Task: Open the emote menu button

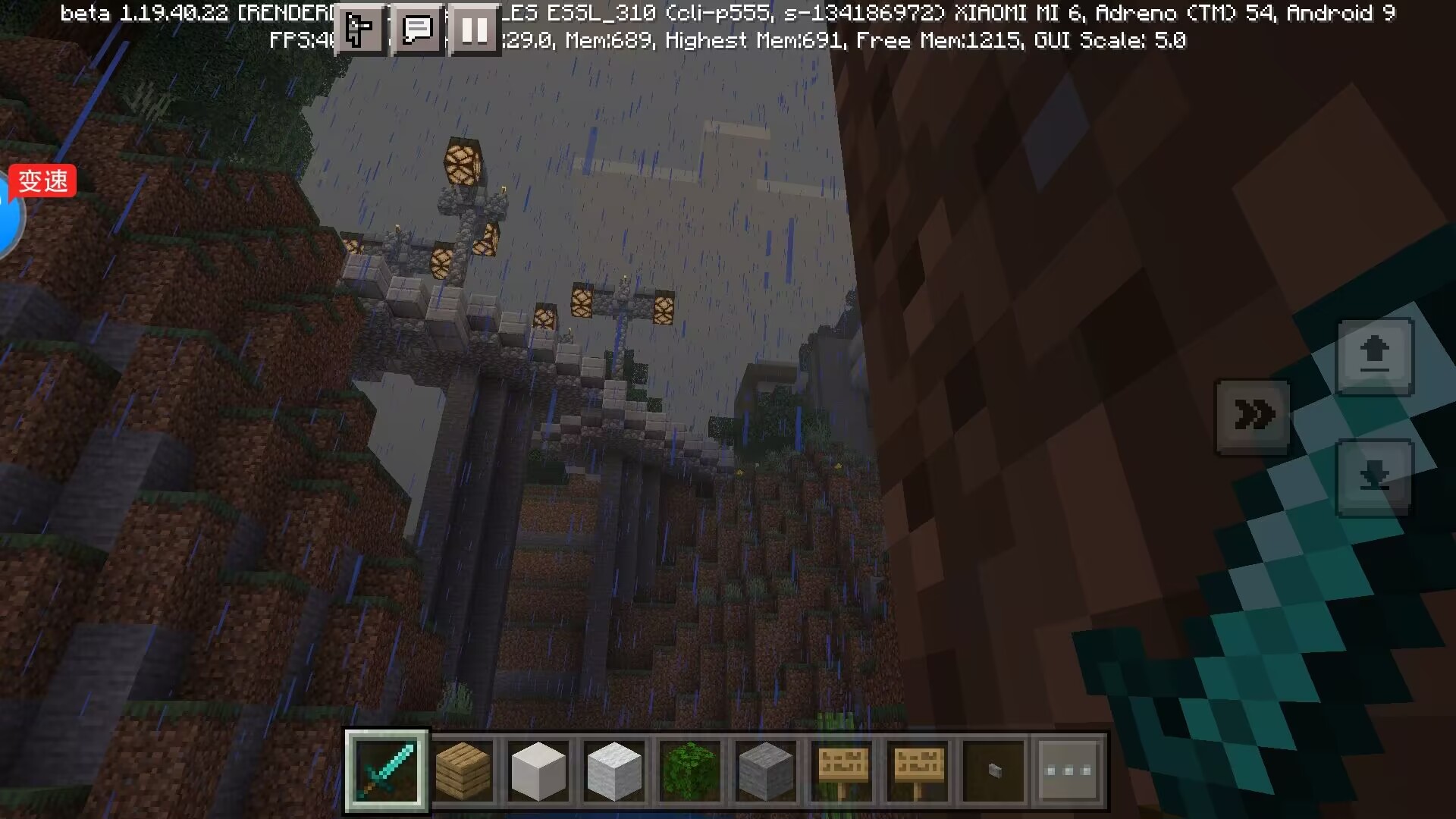Action: click(358, 30)
